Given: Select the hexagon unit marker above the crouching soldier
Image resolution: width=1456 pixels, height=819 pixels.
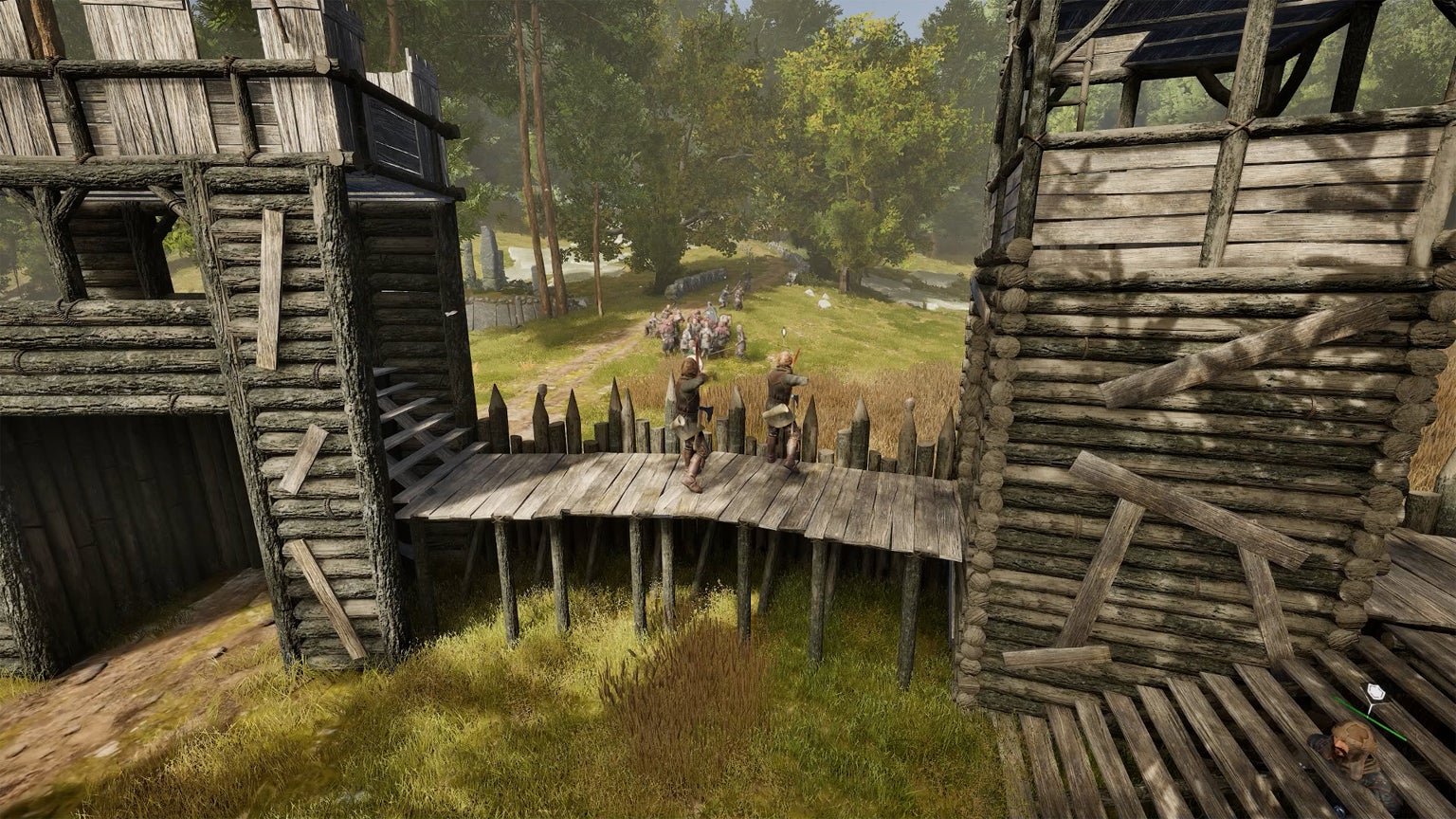Looking at the screenshot, I should click(1374, 693).
